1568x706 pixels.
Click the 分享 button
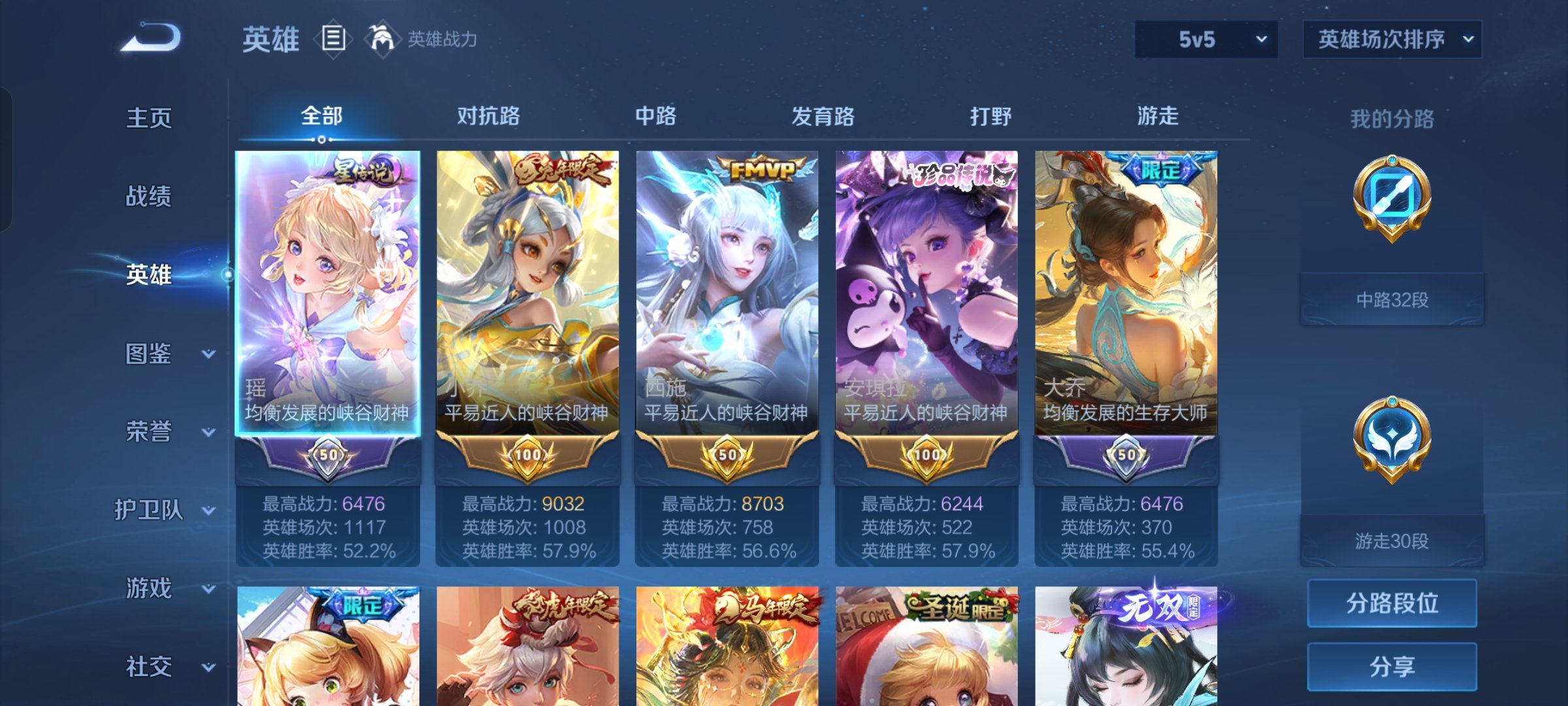1392,665
